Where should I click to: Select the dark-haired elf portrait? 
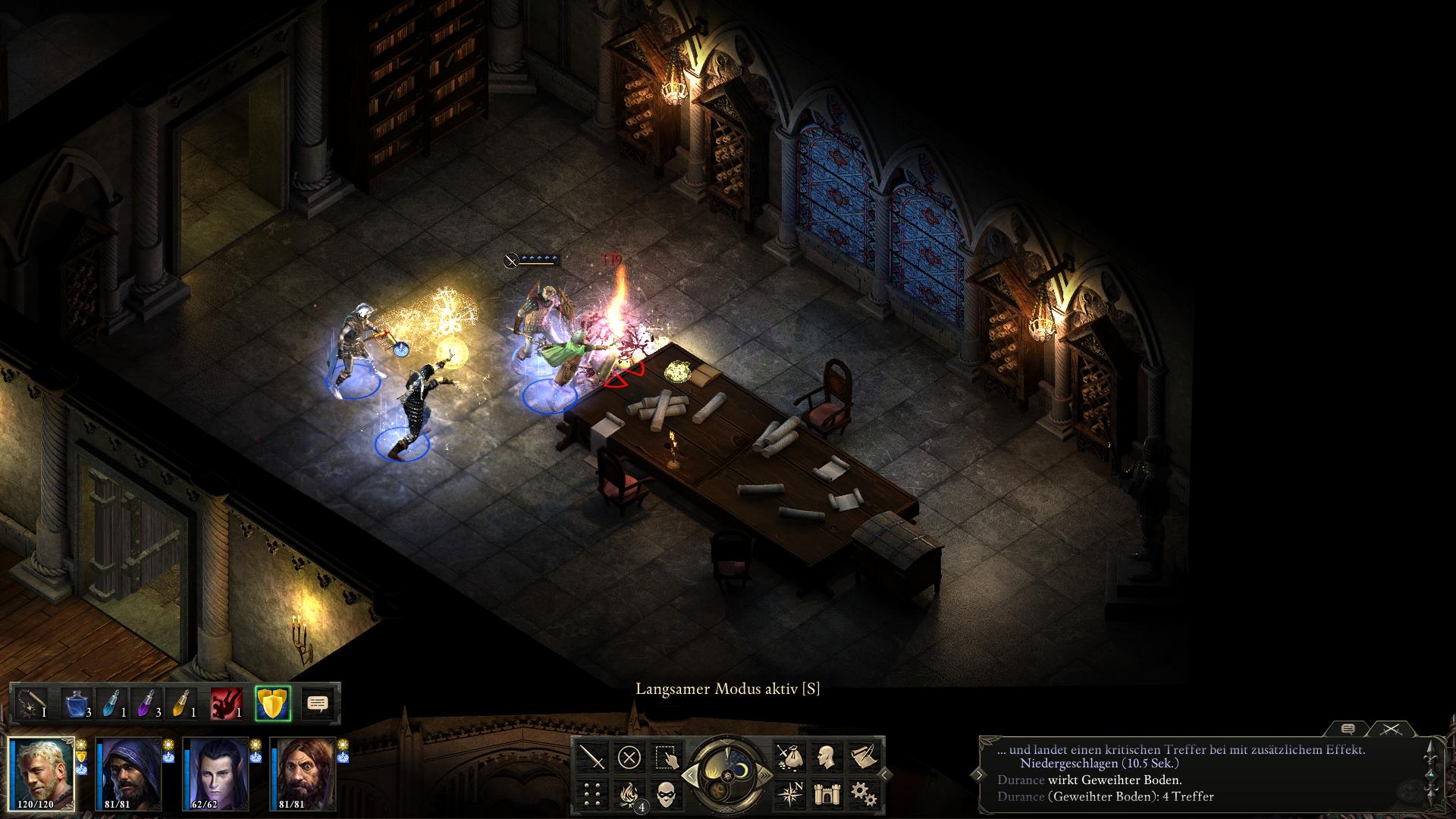pyautogui.click(x=216, y=773)
